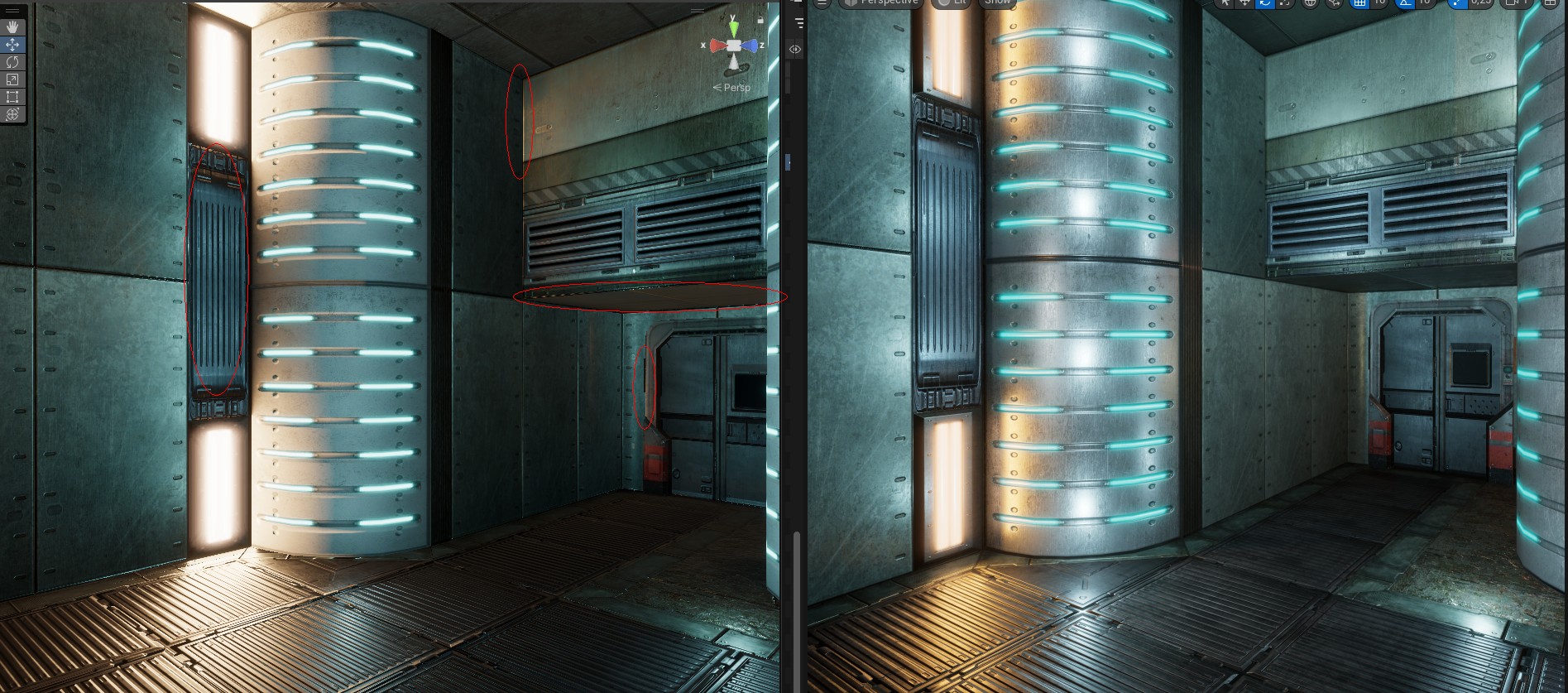The width and height of the screenshot is (1568, 693).
Task: Click the blue Z axis cone
Action: tap(751, 46)
